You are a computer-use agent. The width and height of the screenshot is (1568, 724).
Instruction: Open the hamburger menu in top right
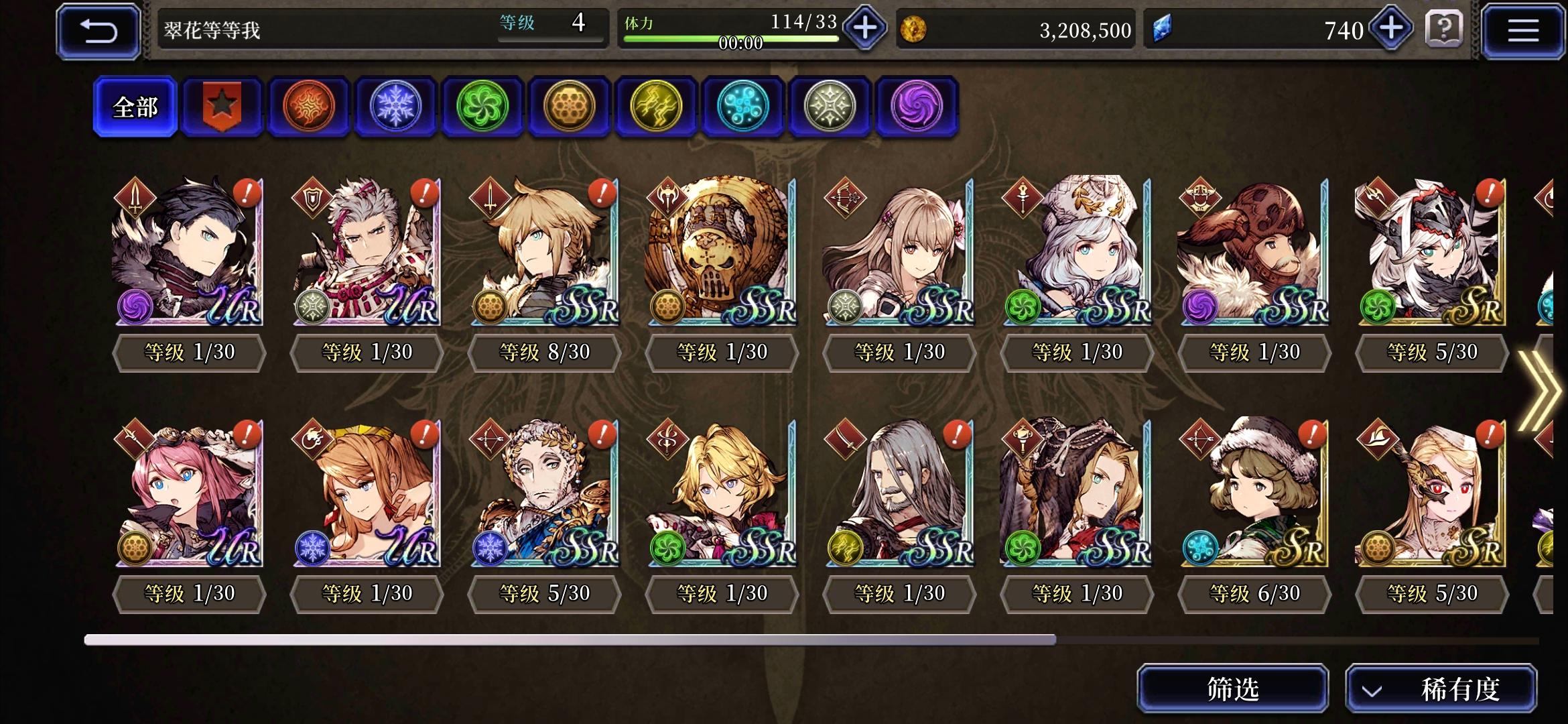(x=1522, y=30)
